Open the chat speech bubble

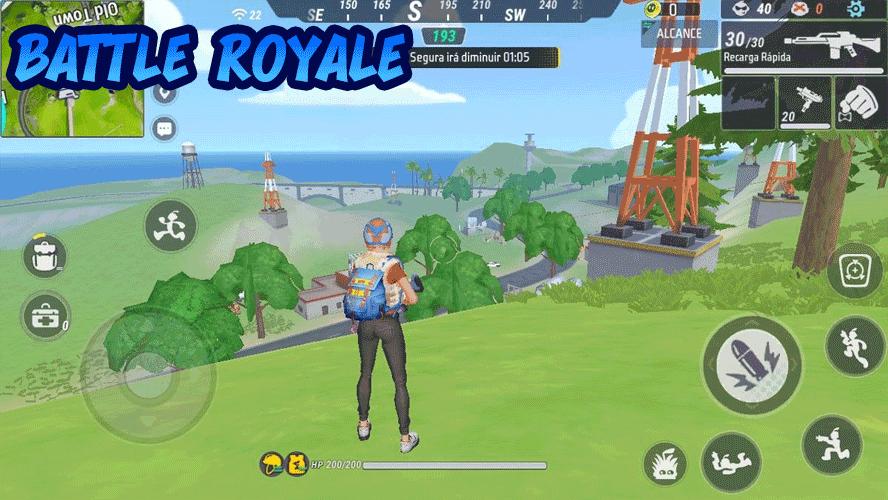tap(164, 127)
